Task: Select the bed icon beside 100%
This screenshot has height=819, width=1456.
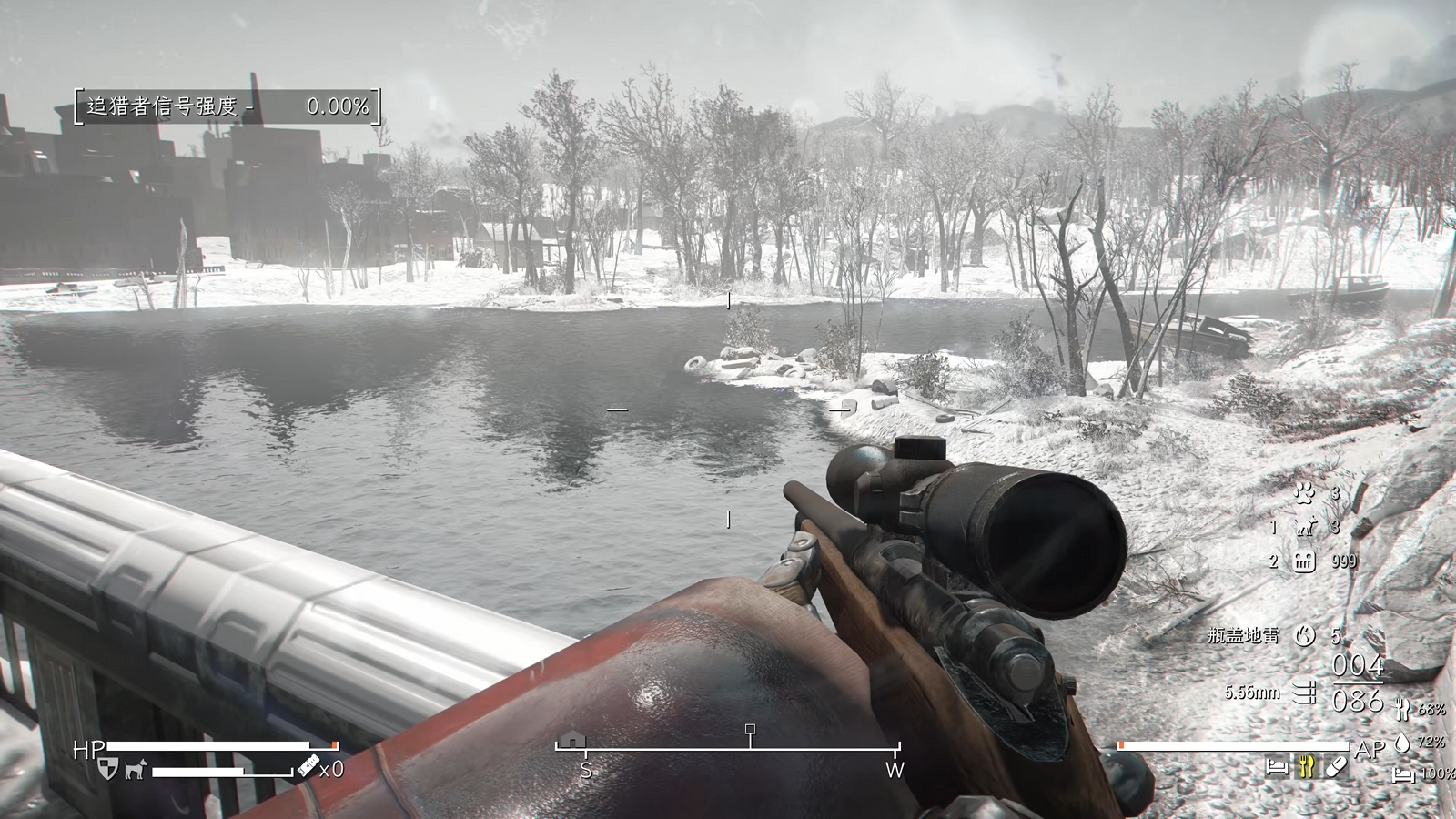Action: coord(1402,774)
